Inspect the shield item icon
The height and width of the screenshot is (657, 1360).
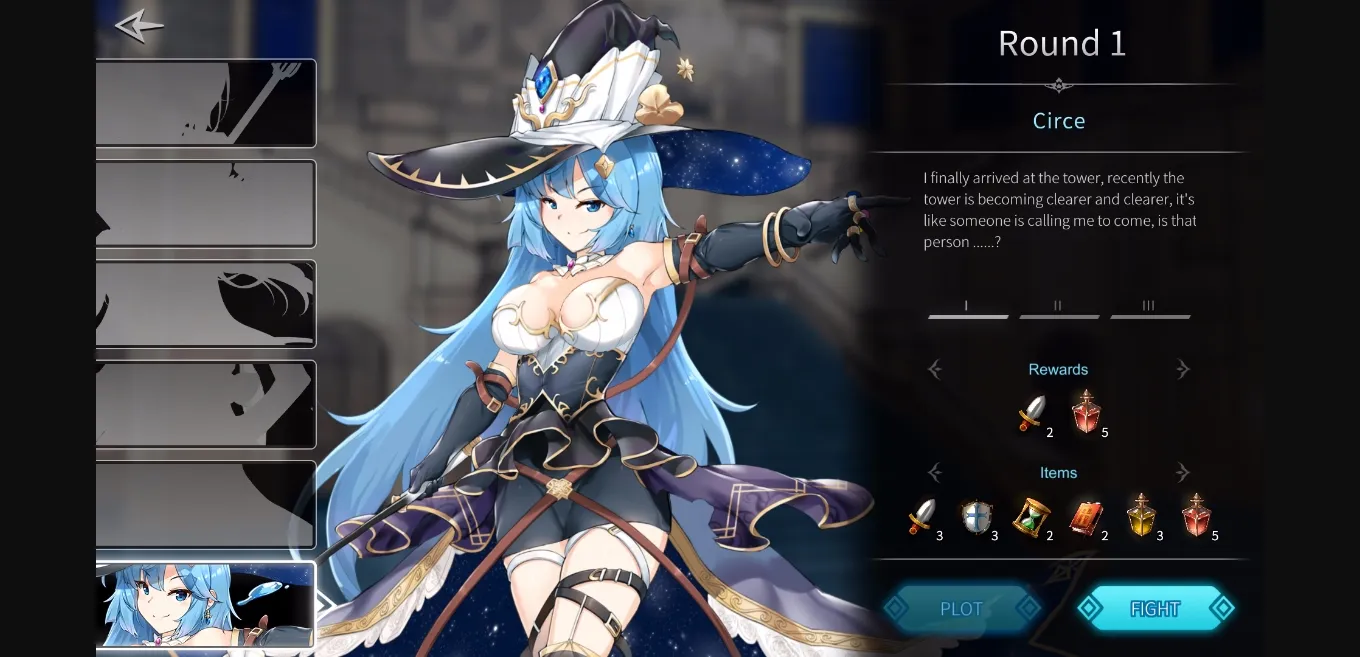pos(975,517)
